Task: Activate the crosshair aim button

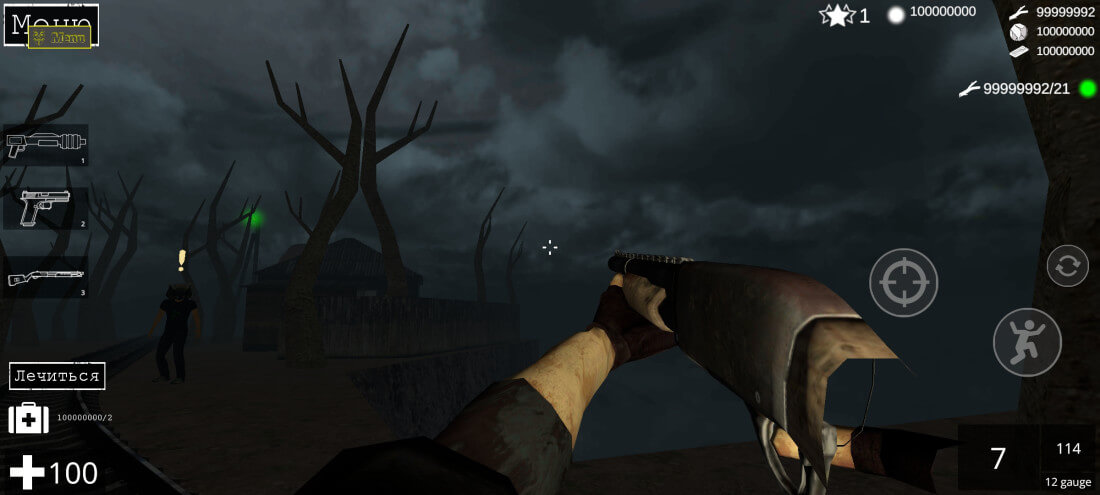Action: [903, 283]
